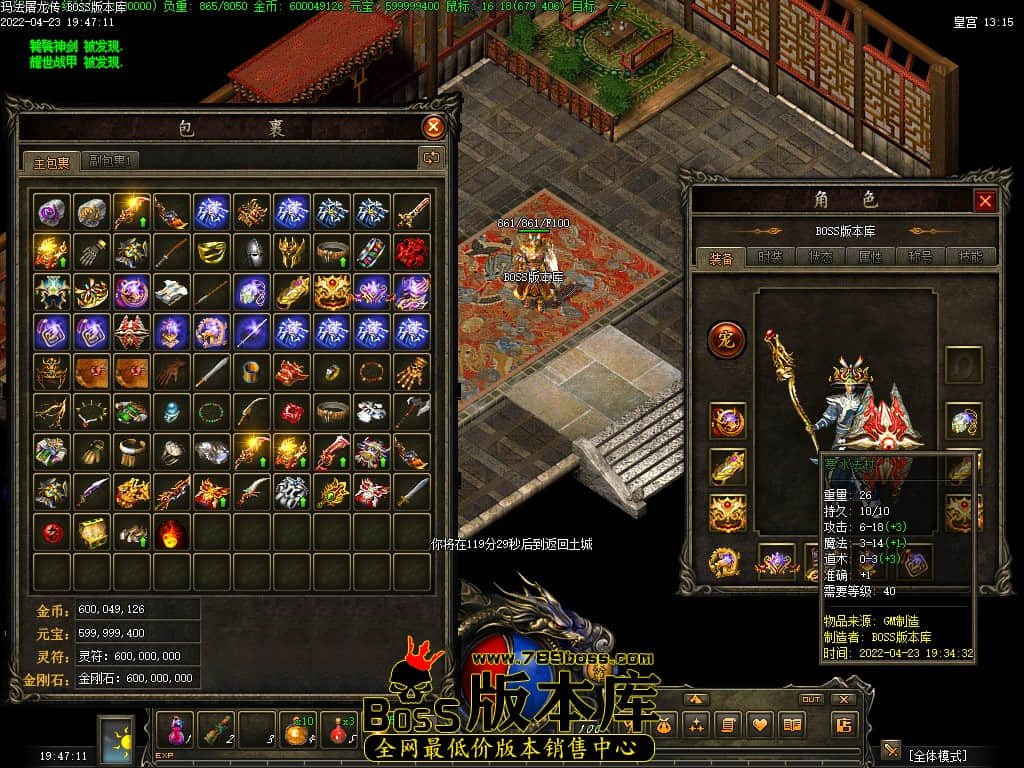Switch to the 技能 skills tab
This screenshot has width=1024, height=768.
click(x=970, y=257)
